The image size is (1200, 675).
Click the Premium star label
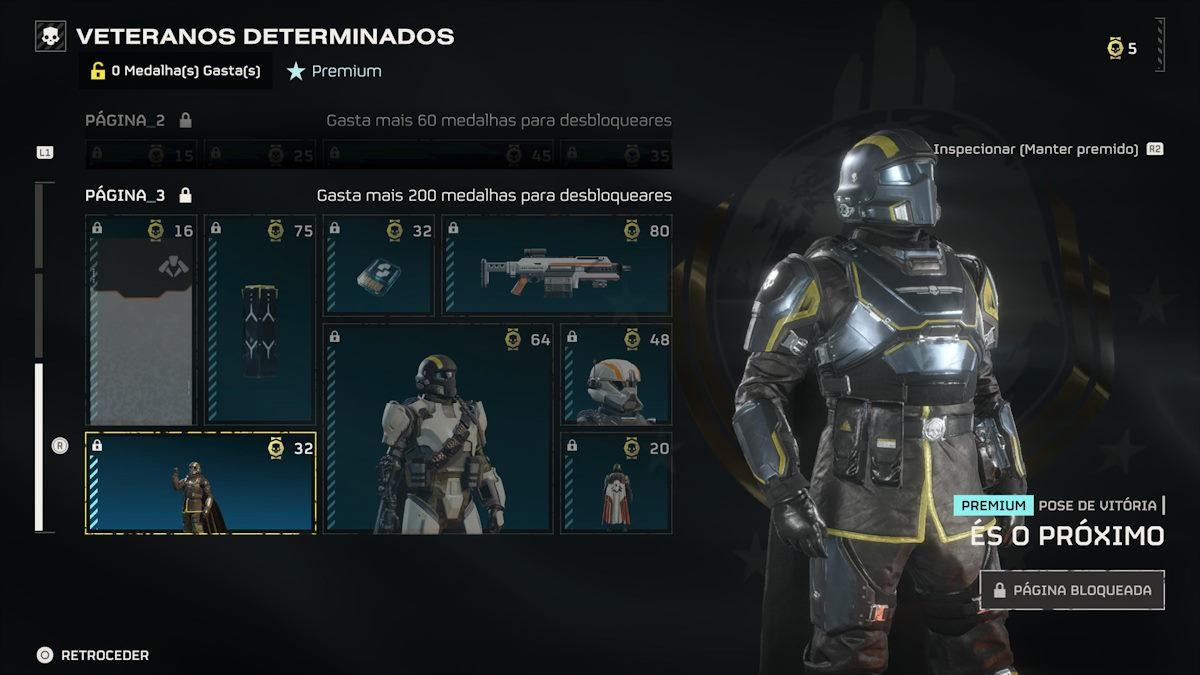[334, 71]
